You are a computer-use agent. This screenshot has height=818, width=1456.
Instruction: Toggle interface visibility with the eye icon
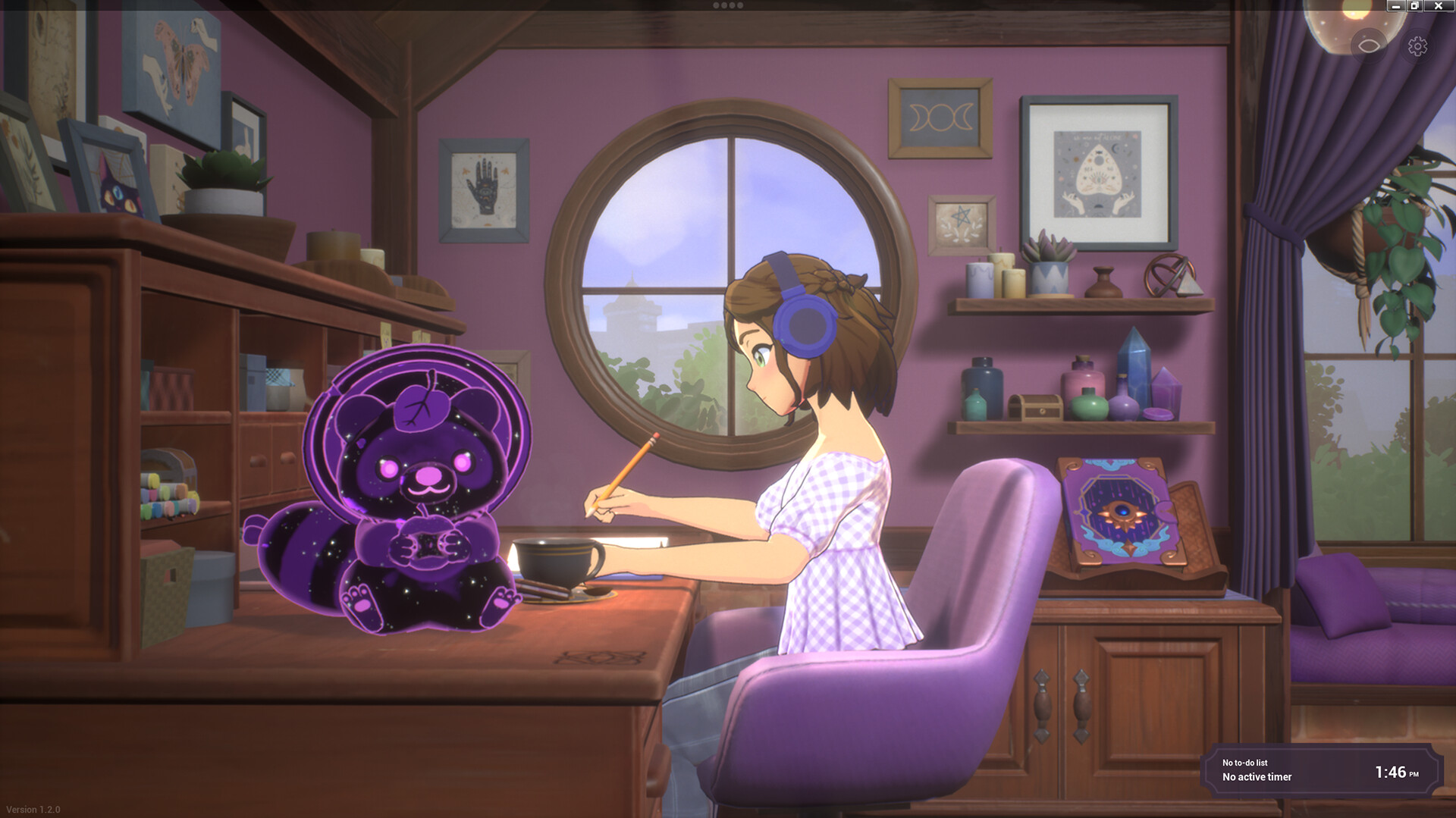point(1370,45)
